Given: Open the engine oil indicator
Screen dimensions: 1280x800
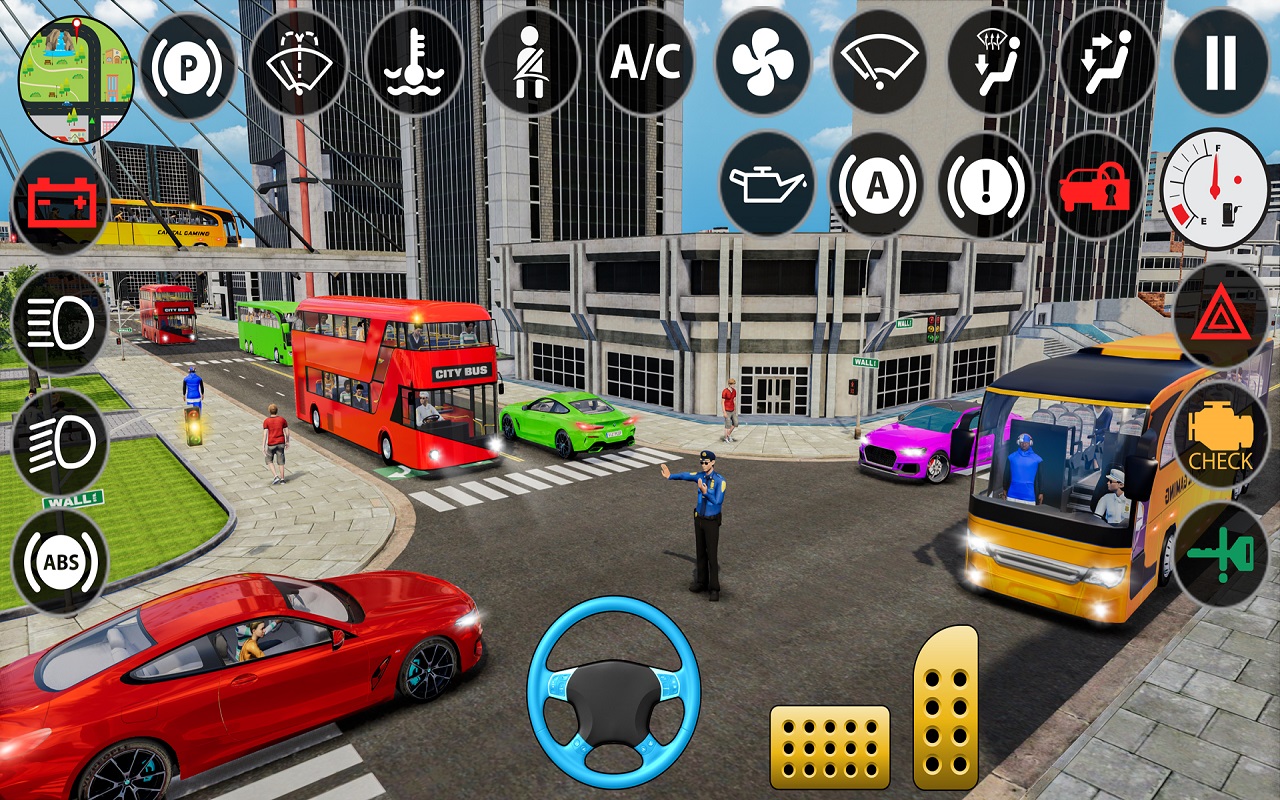Looking at the screenshot, I should (x=765, y=185).
